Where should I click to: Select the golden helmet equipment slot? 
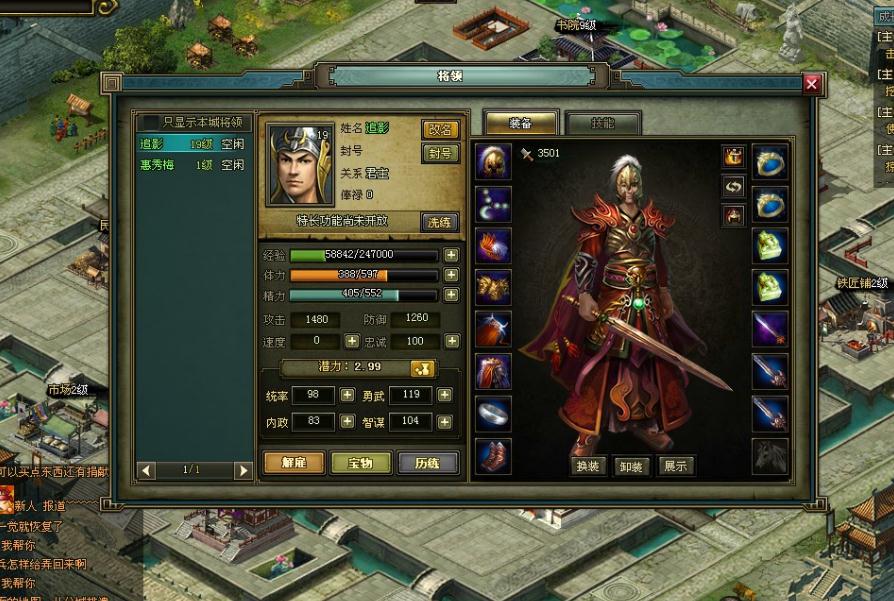[493, 160]
